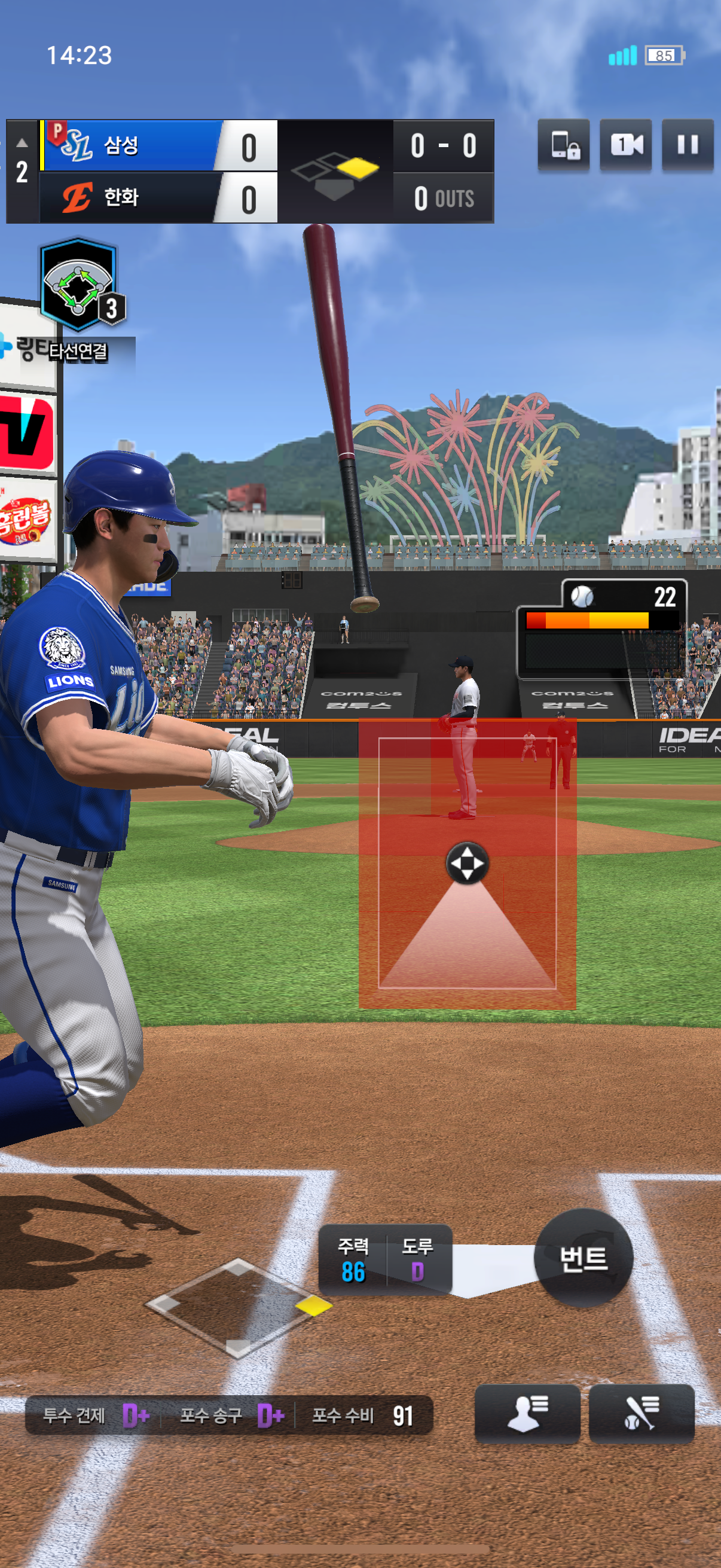Tap the 번트 bunt button
Viewport: 721px width, 1568px height.
583,1258
